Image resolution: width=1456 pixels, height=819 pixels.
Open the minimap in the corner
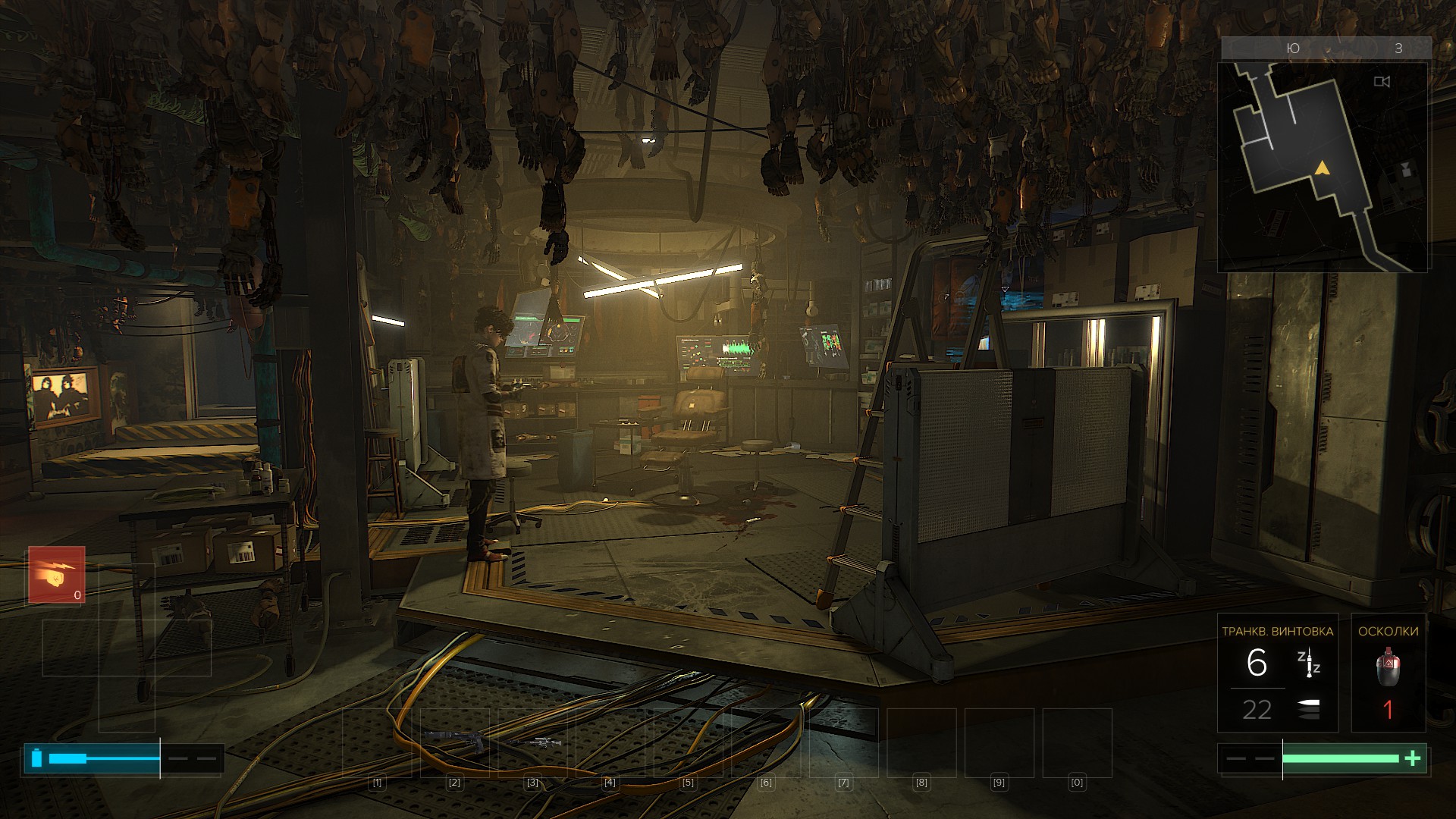1323,167
